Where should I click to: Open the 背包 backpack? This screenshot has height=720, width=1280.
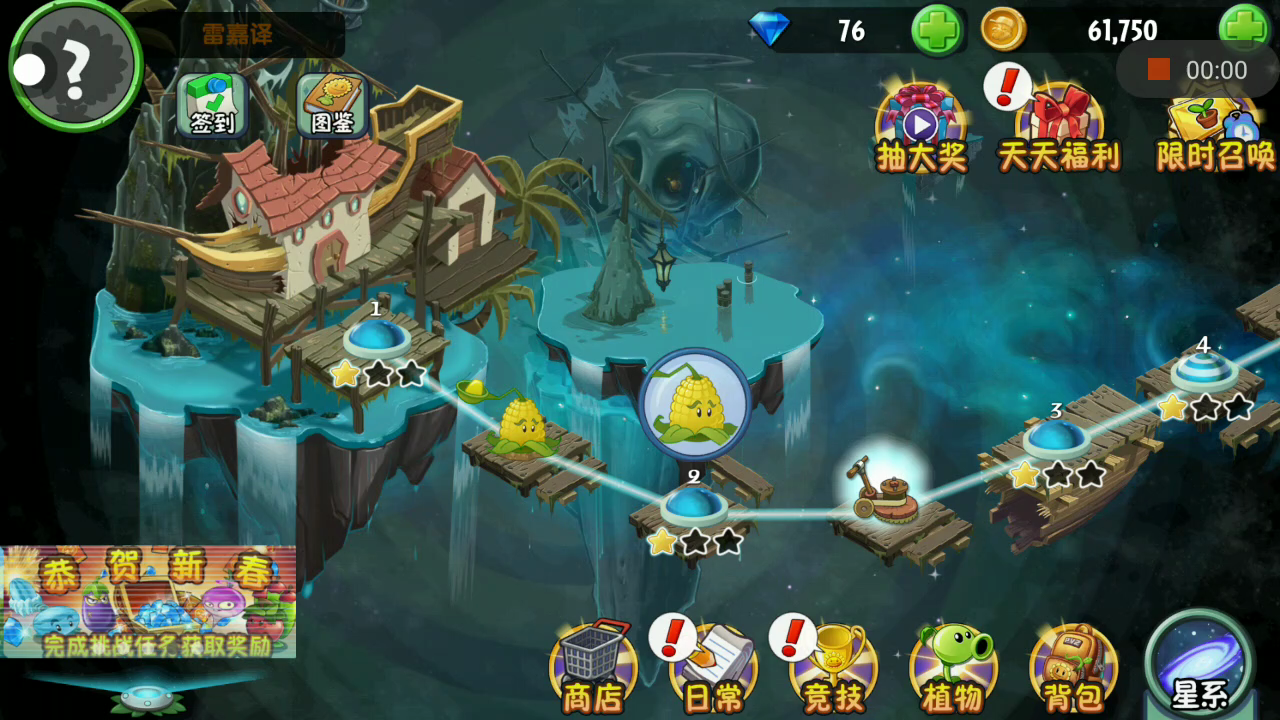coord(1073,667)
